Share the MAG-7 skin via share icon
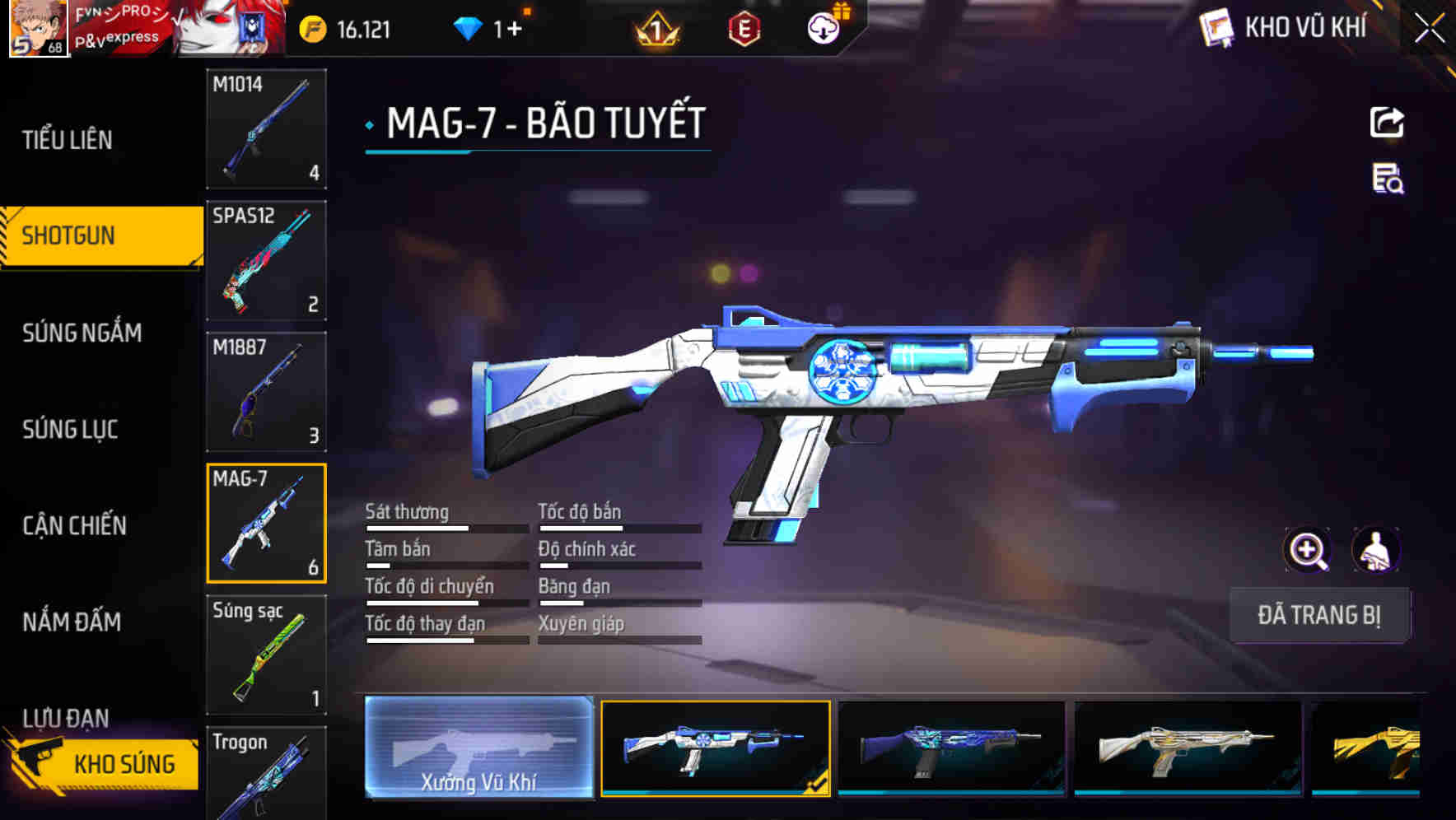 1388,122
